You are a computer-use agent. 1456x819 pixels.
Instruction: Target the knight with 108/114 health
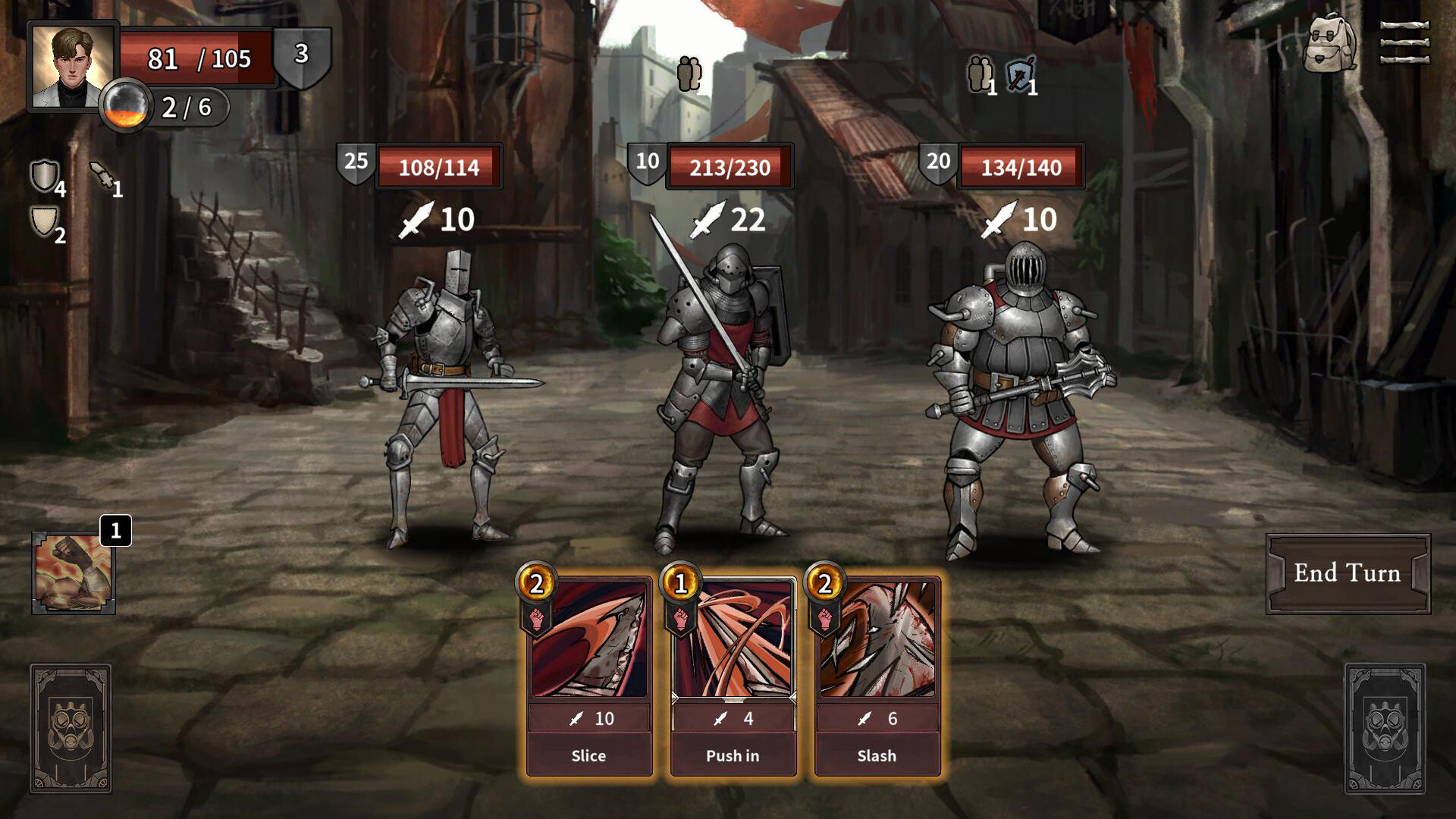tap(444, 394)
